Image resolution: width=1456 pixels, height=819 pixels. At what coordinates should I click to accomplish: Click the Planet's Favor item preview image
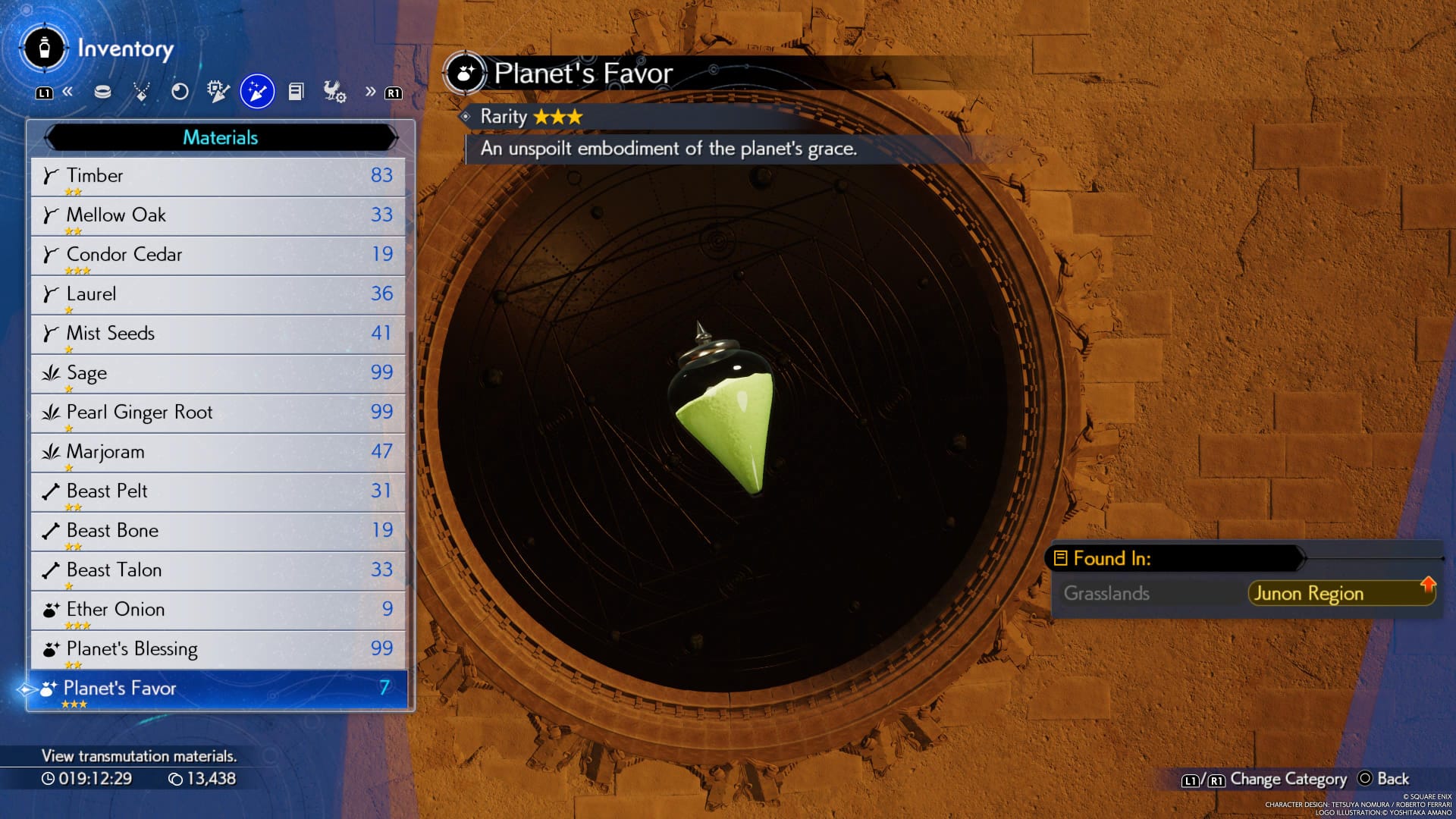click(x=724, y=417)
